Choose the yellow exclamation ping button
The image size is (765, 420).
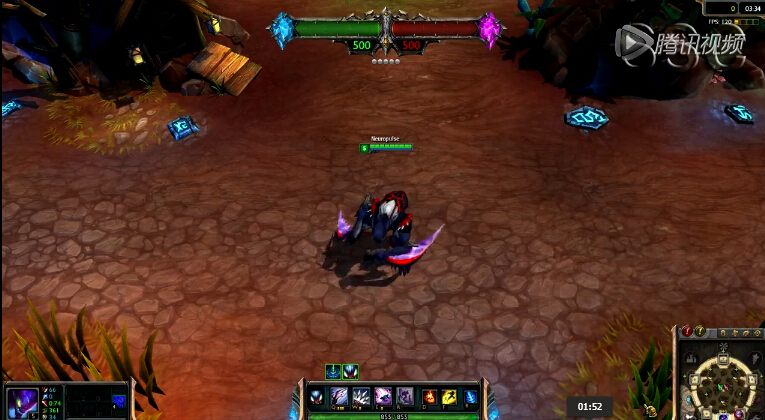click(701, 331)
